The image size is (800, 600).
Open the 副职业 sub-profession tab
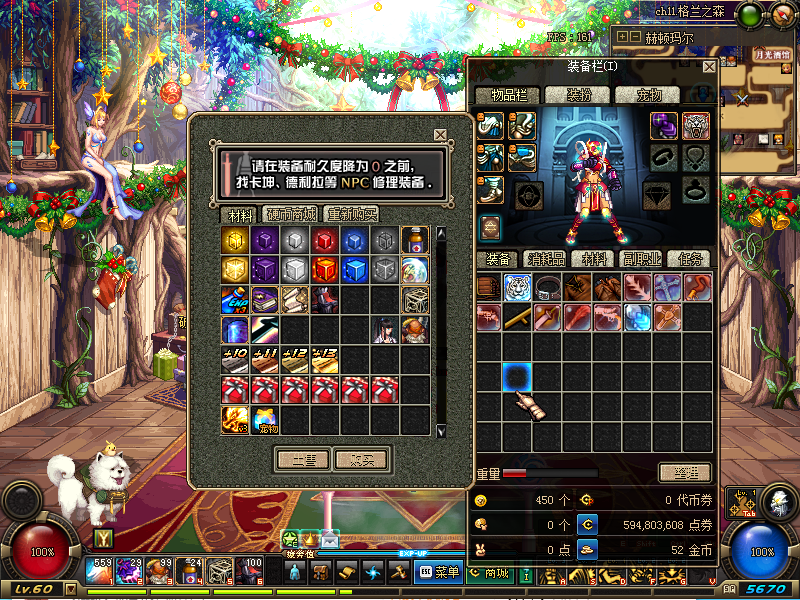pos(641,259)
